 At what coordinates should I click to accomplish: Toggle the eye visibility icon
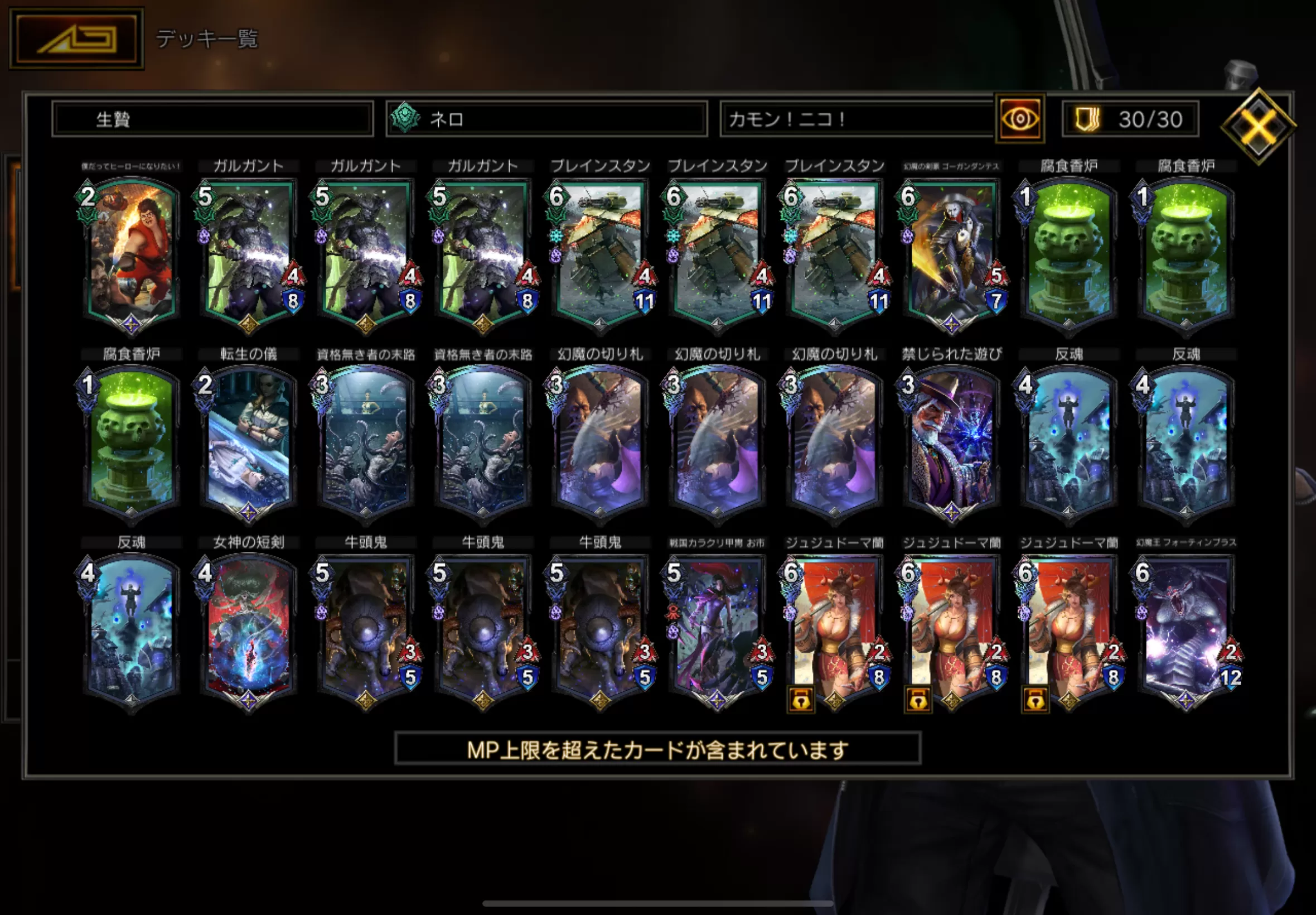(1020, 119)
